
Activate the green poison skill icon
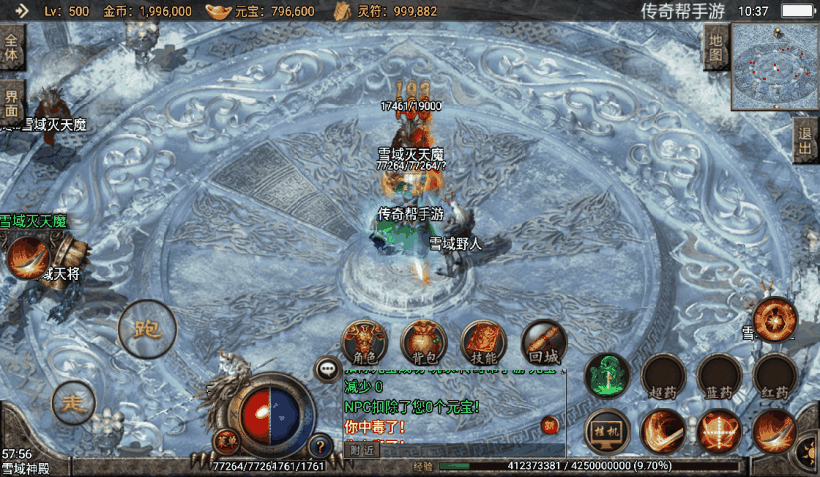click(606, 375)
